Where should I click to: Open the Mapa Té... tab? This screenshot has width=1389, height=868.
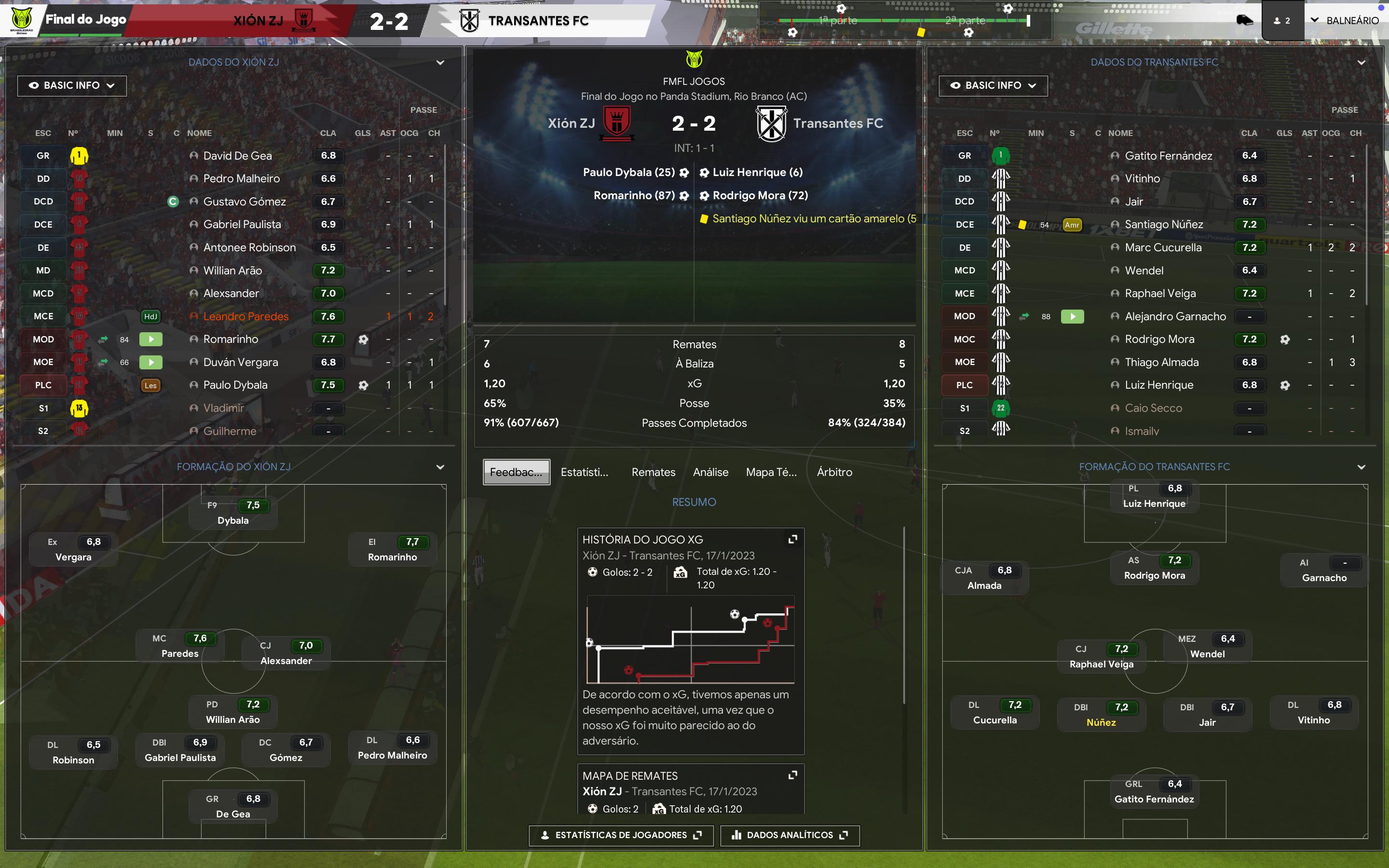click(x=771, y=472)
